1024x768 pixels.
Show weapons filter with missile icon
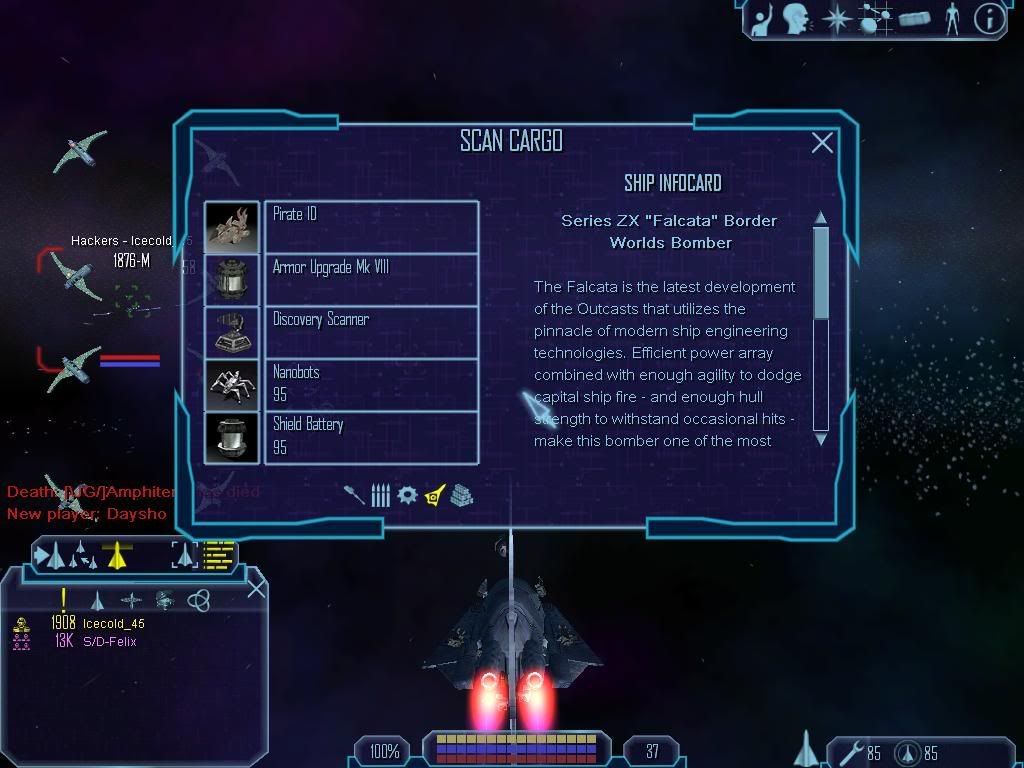pyautogui.click(x=355, y=495)
